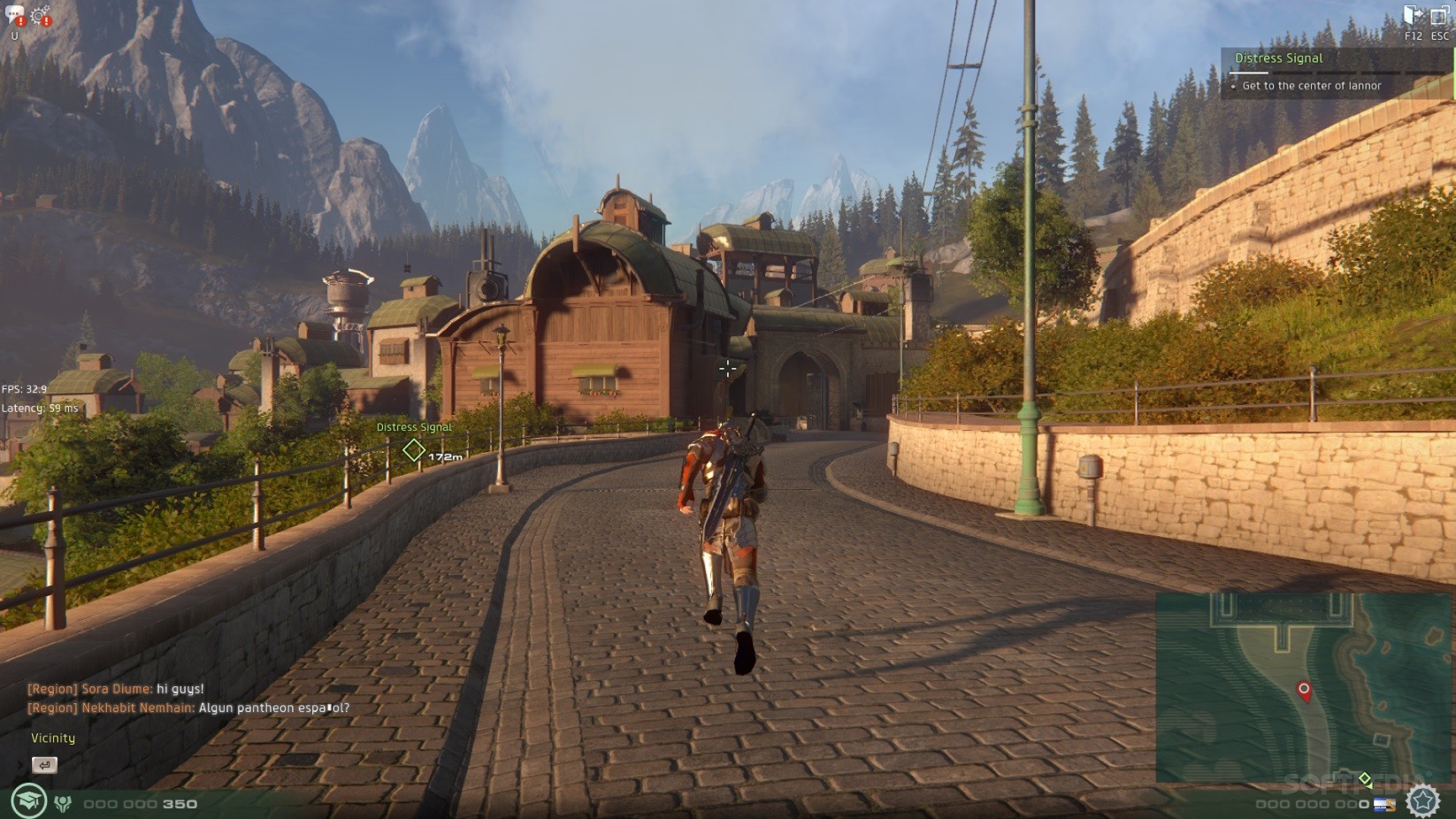This screenshot has height=819, width=1456.
Task: Click the faction emblem icon beside credits
Action: click(63, 803)
